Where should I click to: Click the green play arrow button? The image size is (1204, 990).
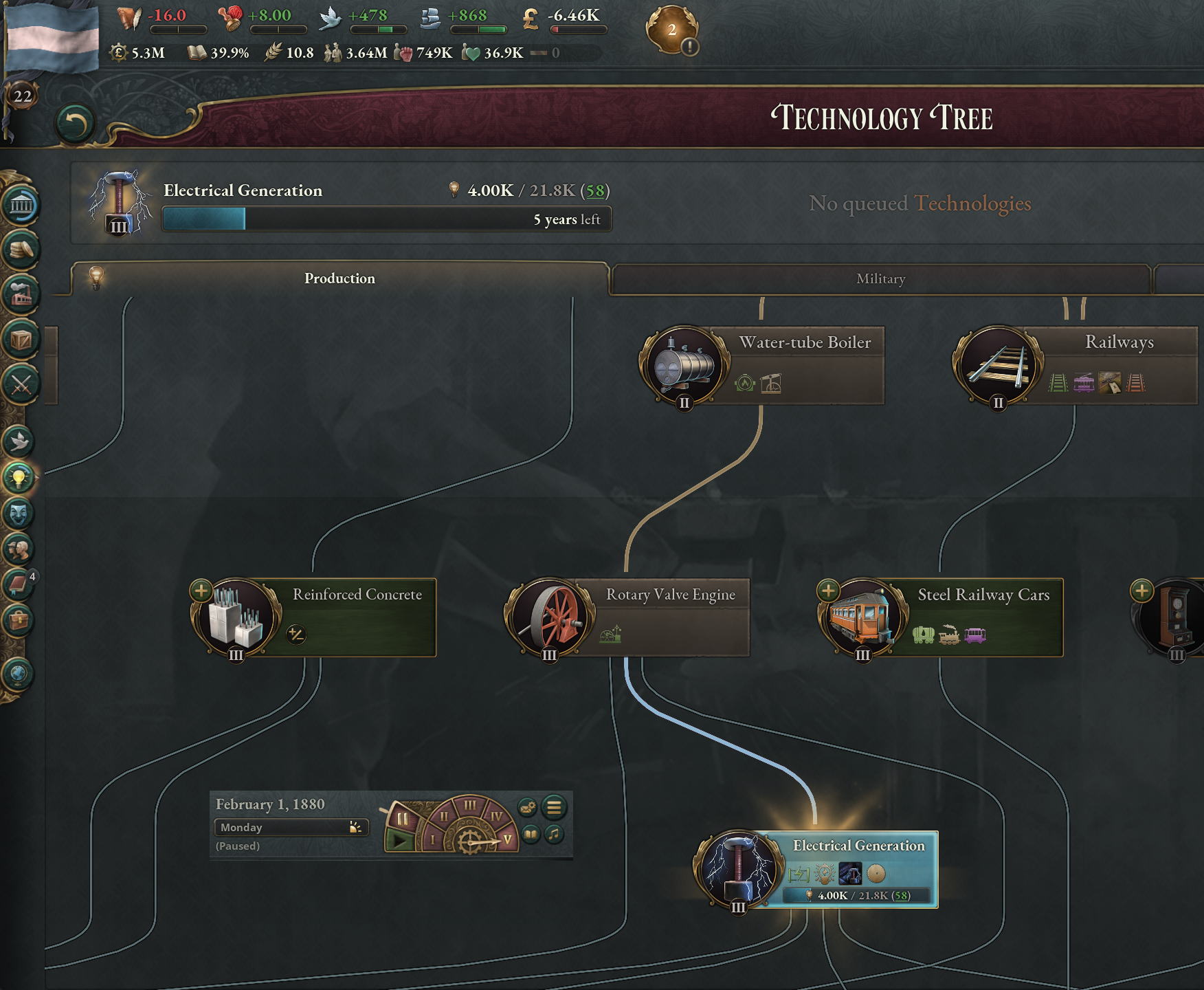pyautogui.click(x=399, y=840)
